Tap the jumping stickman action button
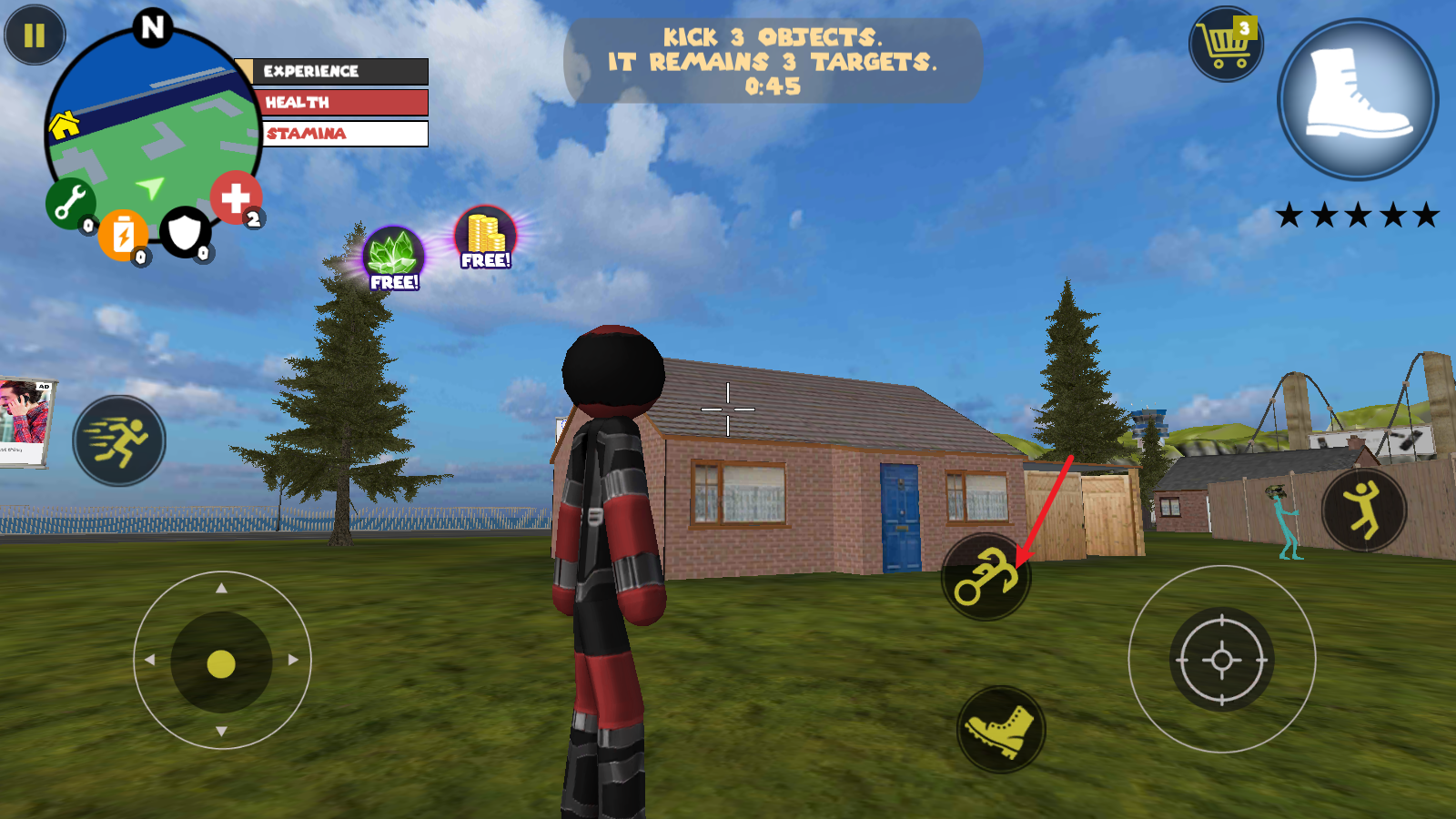Viewport: 1456px width, 819px height. tap(1363, 510)
